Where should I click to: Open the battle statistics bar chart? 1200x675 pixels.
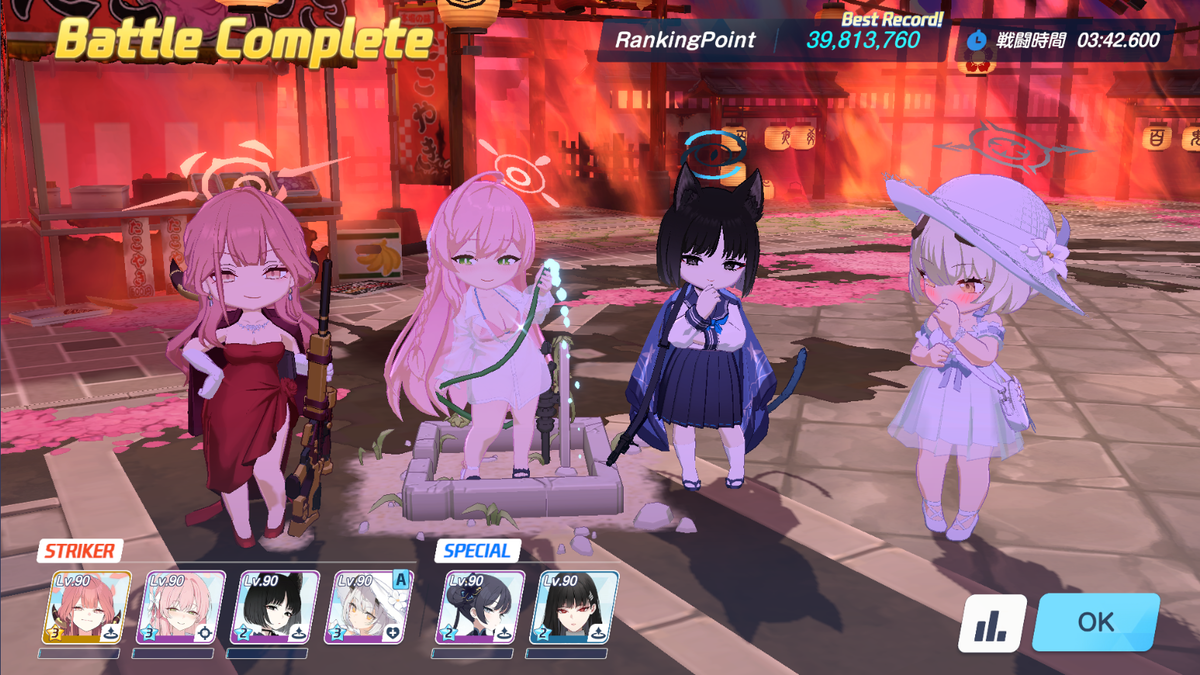pos(992,623)
